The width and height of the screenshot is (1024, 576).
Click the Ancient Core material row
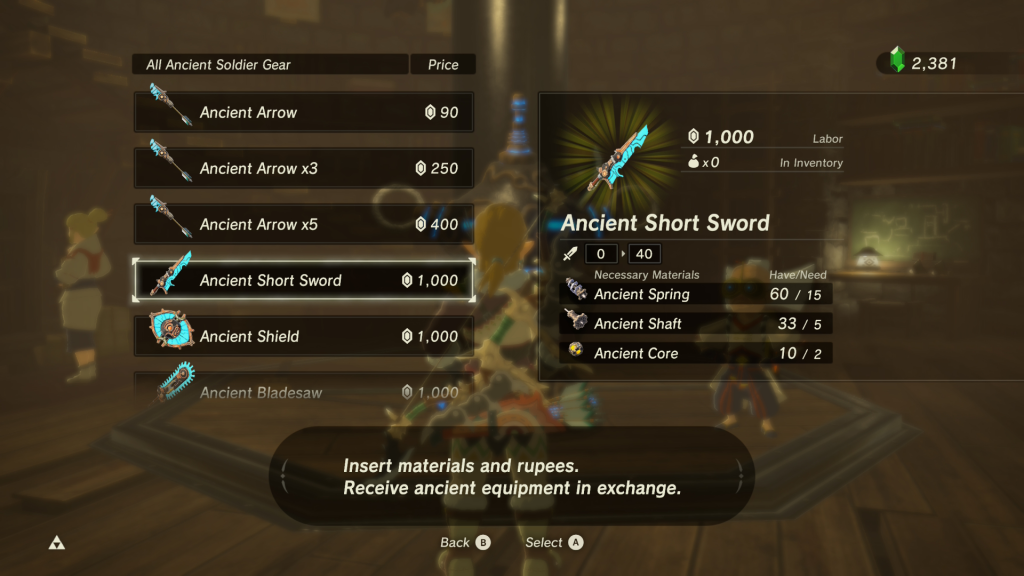[x=696, y=353]
